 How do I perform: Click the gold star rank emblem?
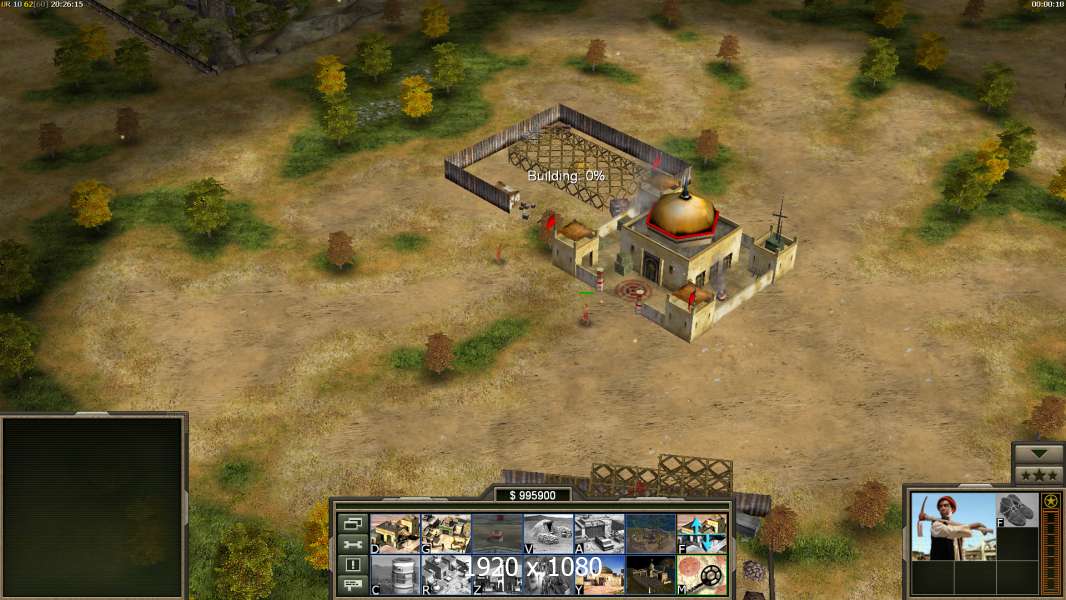tap(1050, 501)
